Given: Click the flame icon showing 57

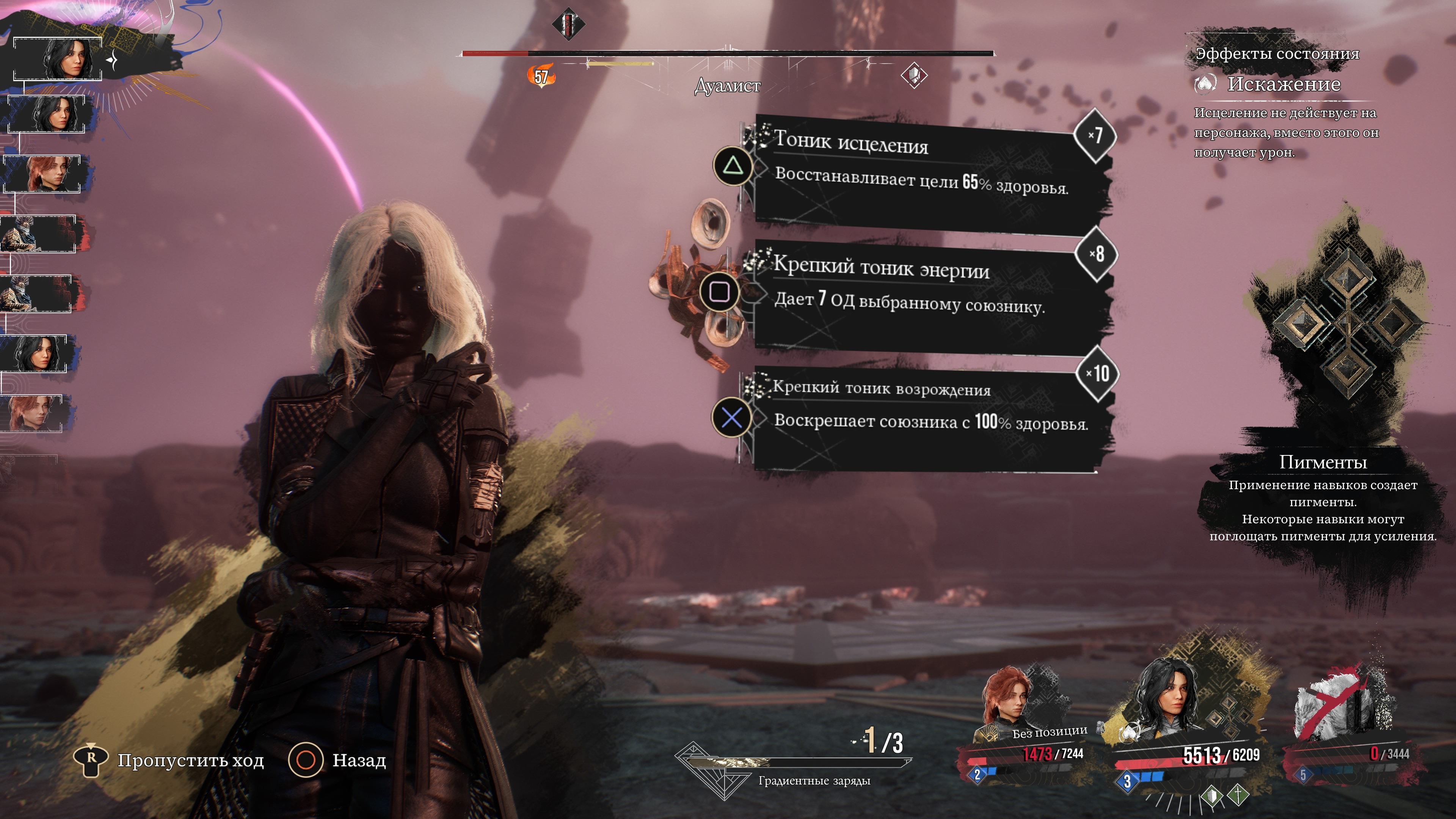Looking at the screenshot, I should click(541, 76).
